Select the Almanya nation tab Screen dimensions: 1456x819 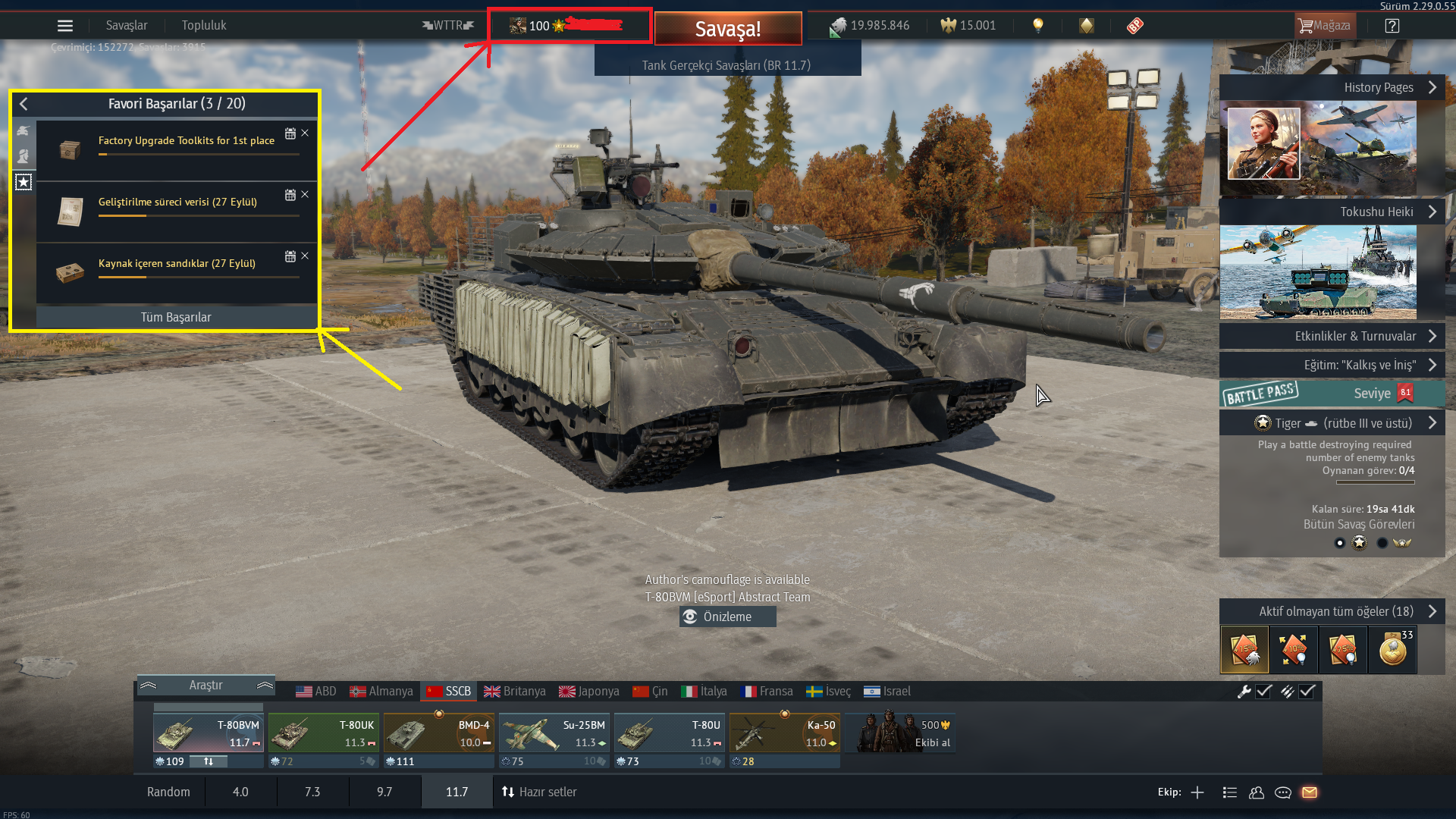click(x=381, y=692)
